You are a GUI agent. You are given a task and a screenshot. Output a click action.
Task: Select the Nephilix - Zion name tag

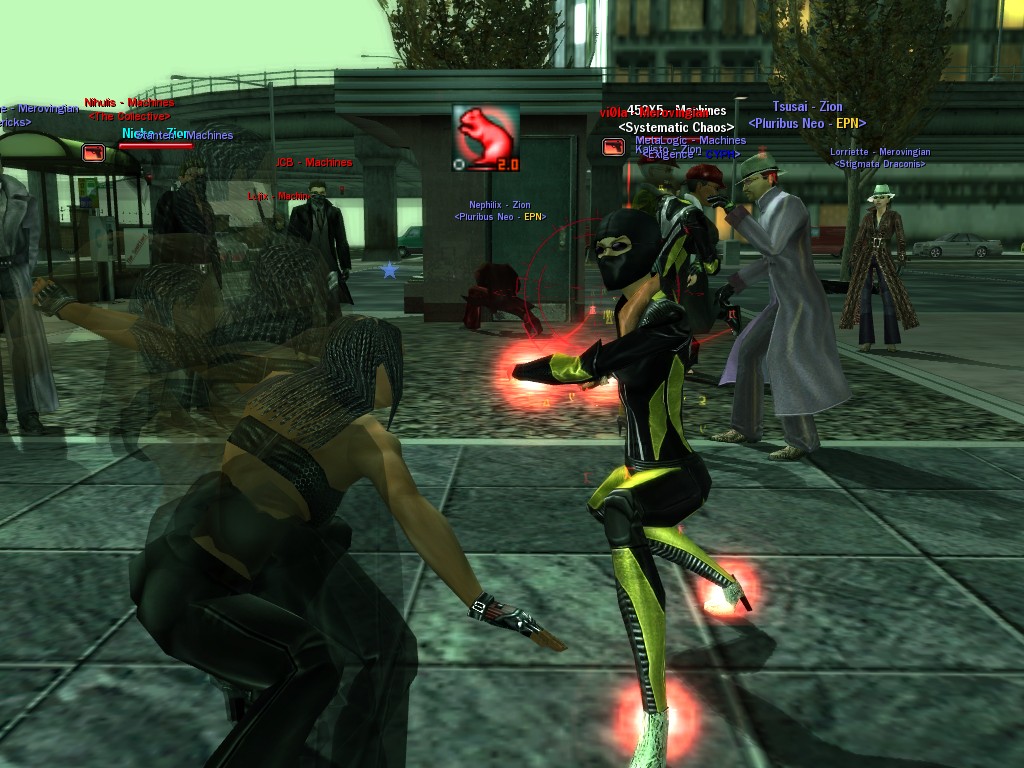coord(500,205)
